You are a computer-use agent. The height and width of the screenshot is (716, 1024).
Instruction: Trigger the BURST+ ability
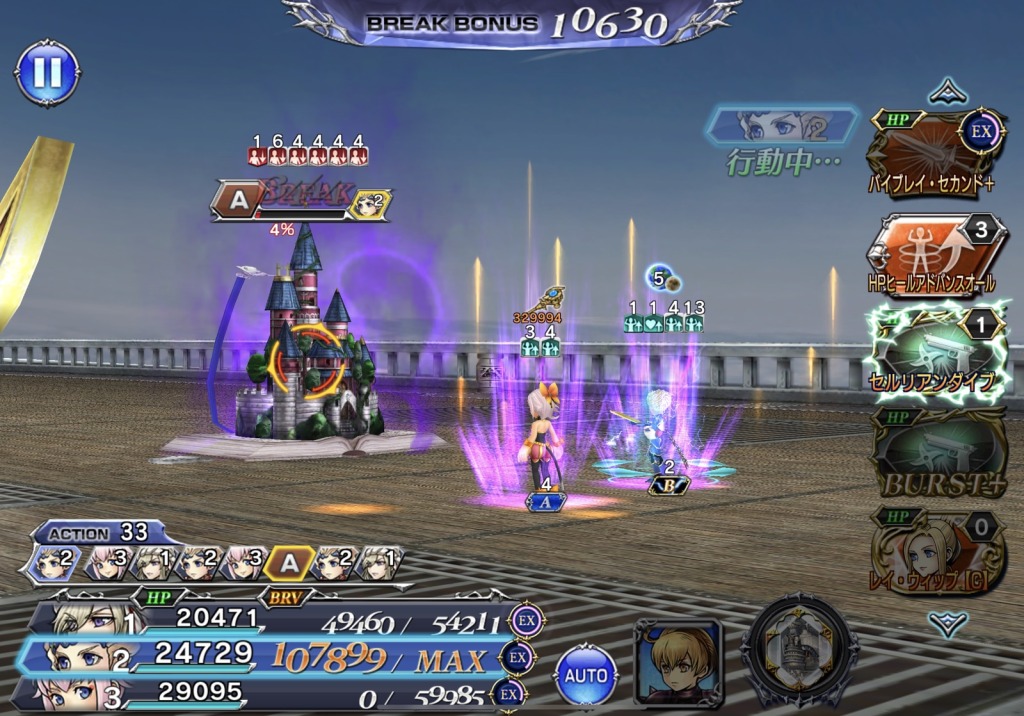pos(935,457)
